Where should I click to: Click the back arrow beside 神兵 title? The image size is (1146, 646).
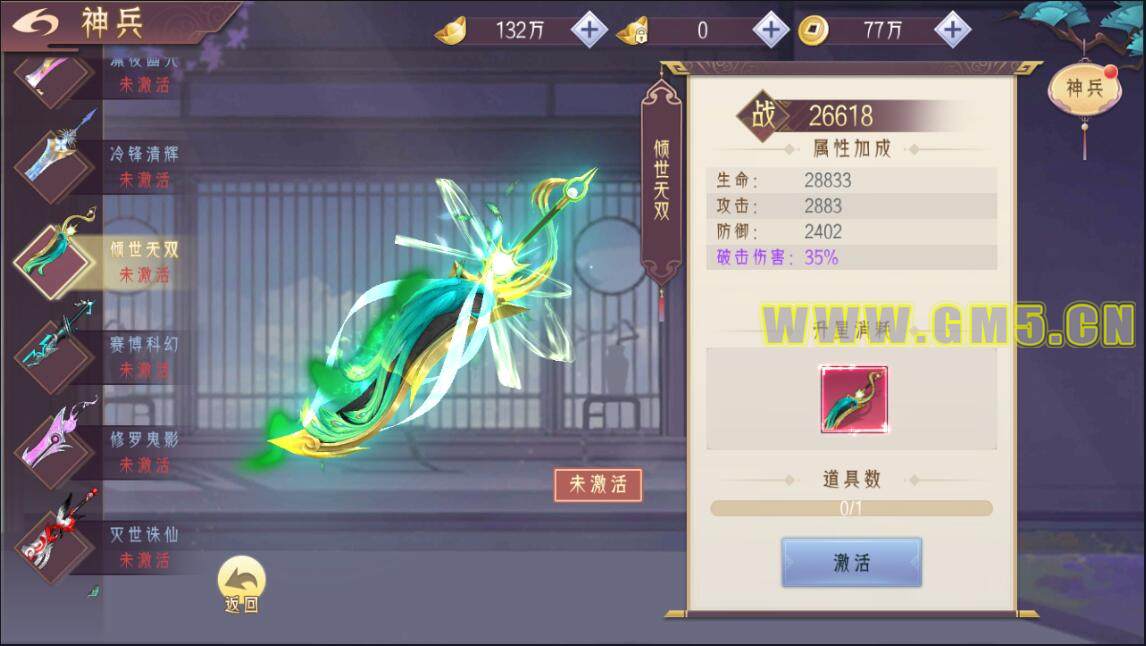[35, 23]
